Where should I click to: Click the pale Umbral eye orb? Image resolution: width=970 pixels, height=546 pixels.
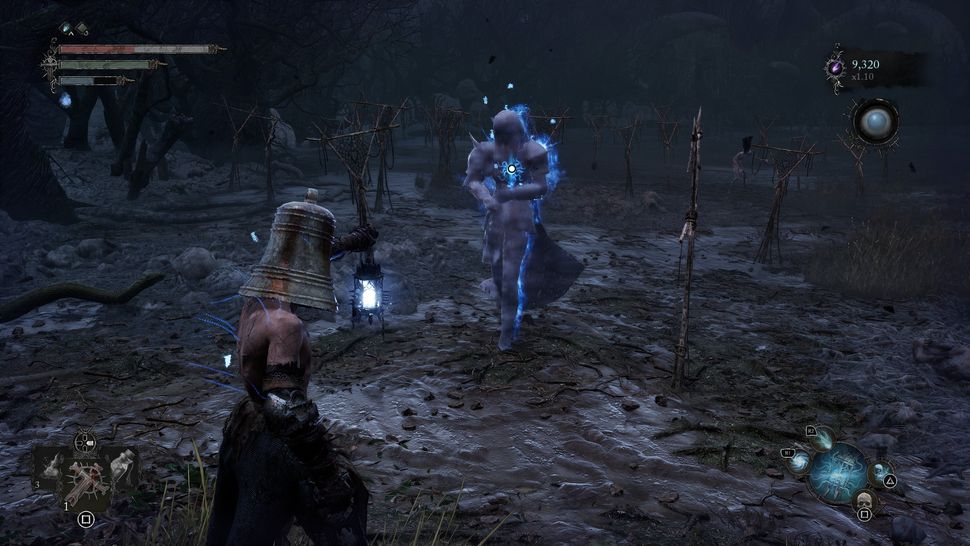click(874, 121)
